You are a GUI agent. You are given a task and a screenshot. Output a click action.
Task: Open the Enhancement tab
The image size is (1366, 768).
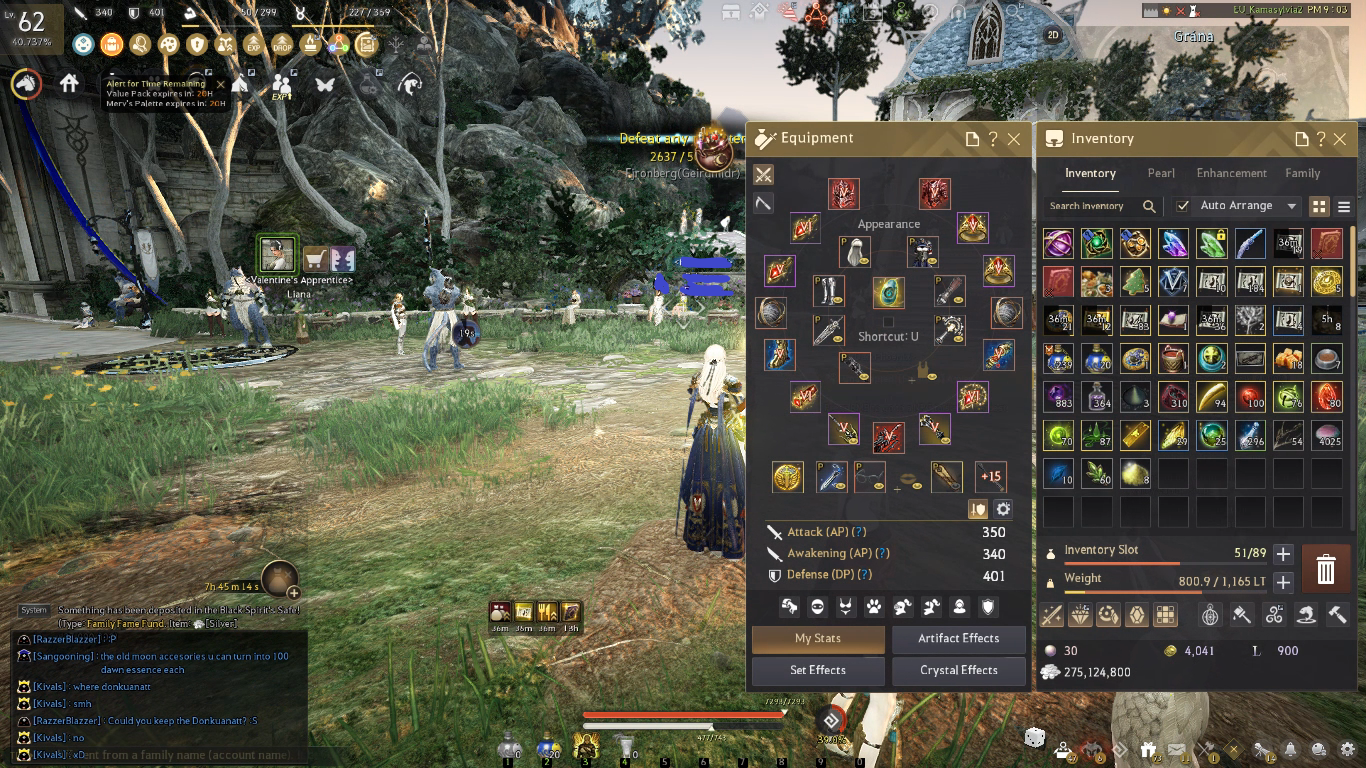(x=1231, y=173)
